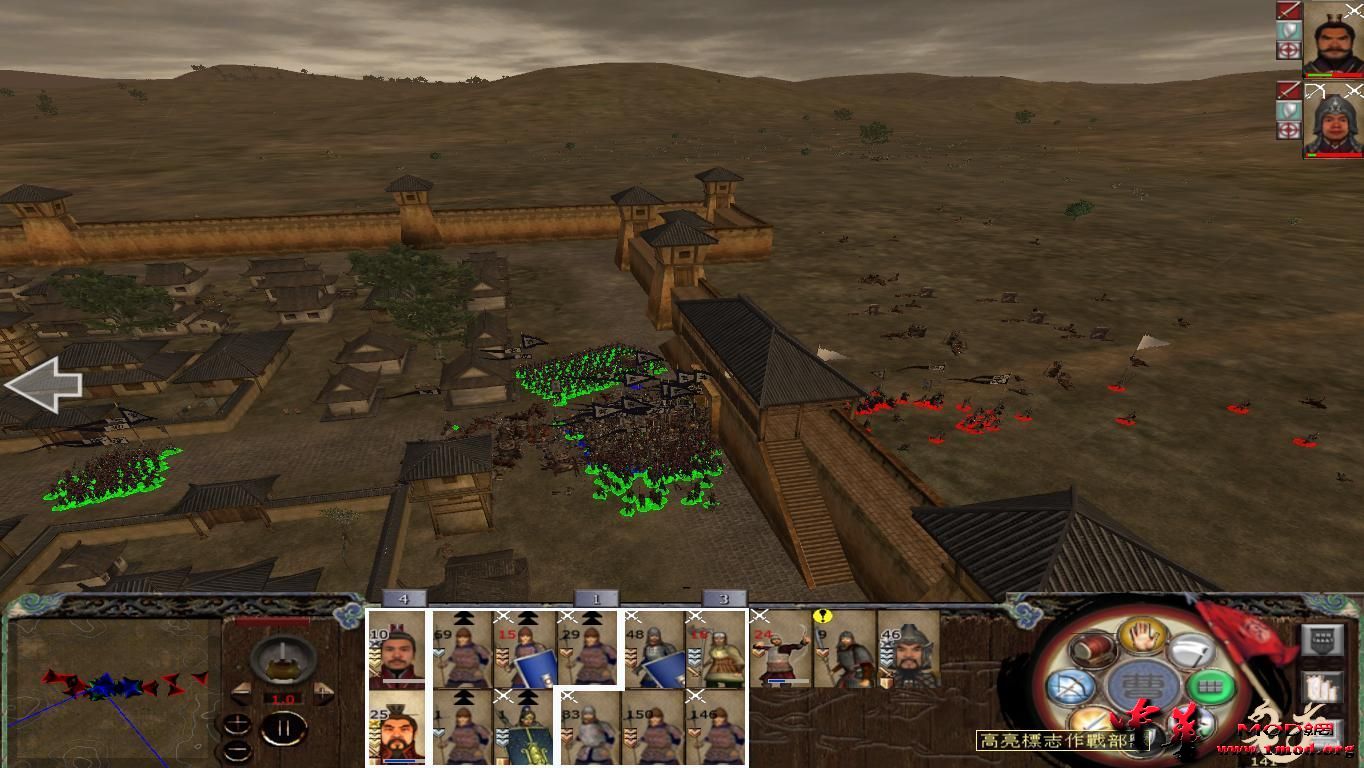Click the faction emblem at the radial menu center
This screenshot has width=1364, height=768.
[x=1141, y=685]
